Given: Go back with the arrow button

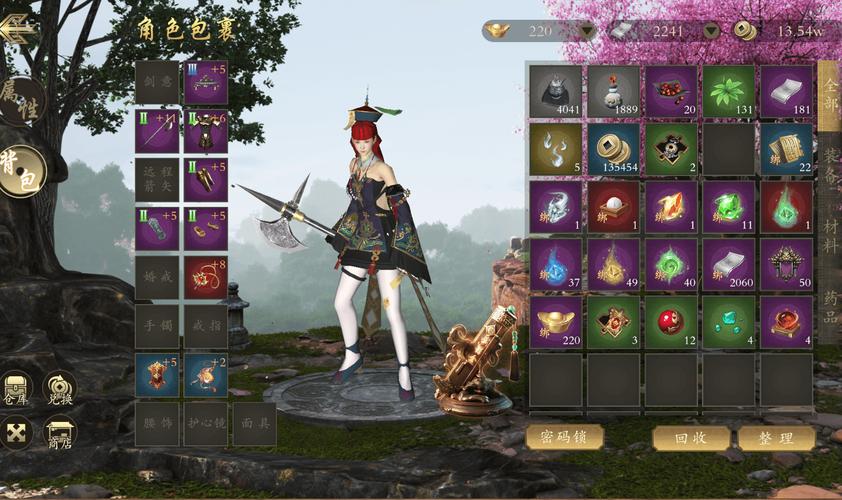Looking at the screenshot, I should click(17, 28).
